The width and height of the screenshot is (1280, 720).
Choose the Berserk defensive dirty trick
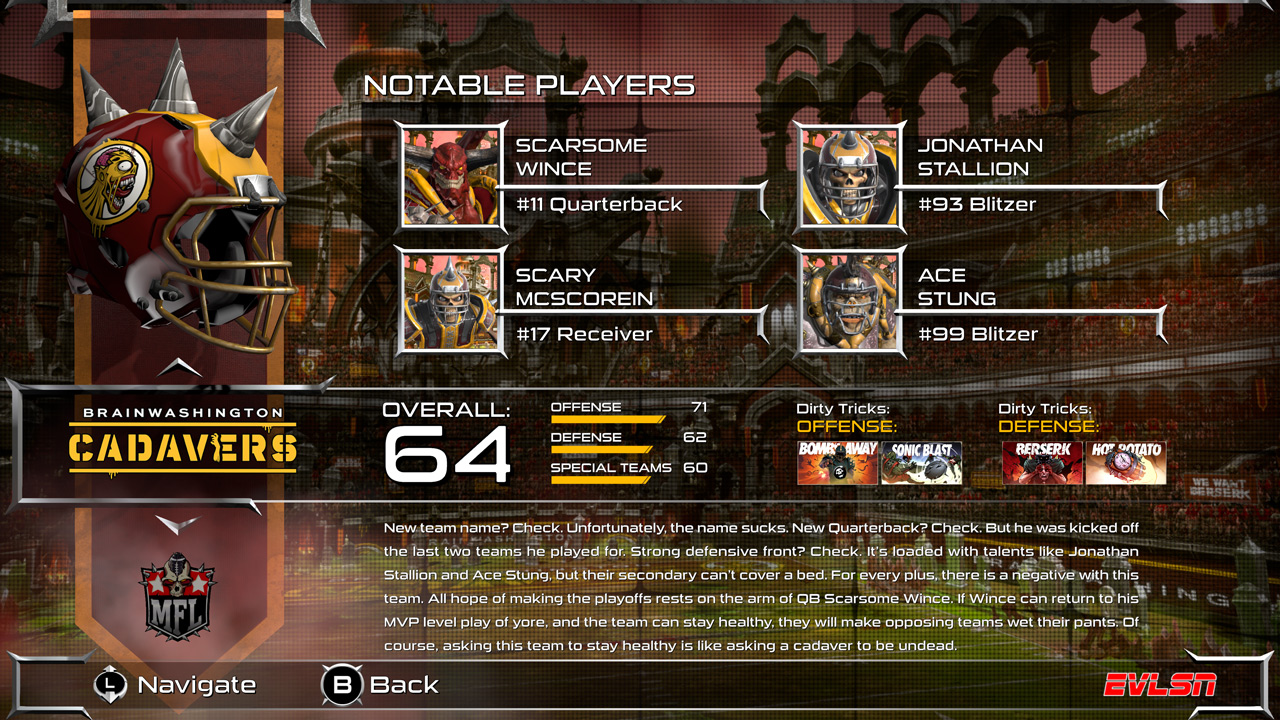point(1043,464)
